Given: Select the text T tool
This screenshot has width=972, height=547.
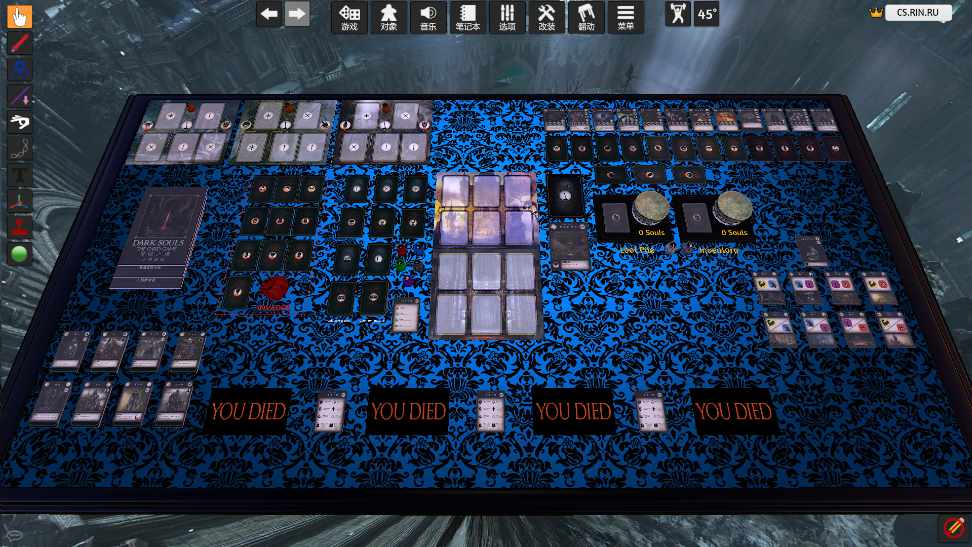Looking at the screenshot, I should click(x=19, y=175).
